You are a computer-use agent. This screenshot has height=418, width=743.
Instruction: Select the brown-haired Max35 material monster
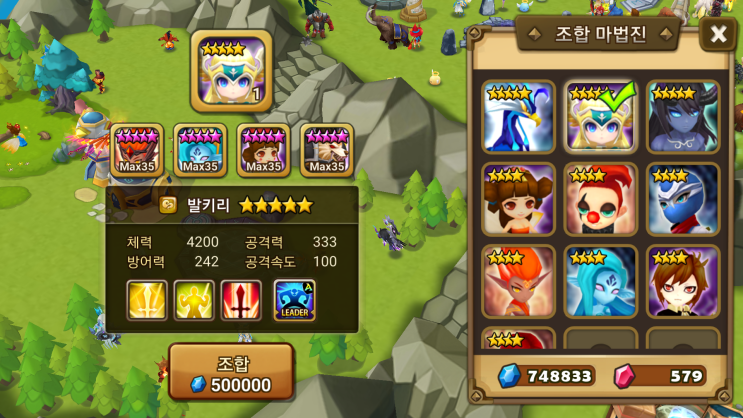tap(263, 150)
